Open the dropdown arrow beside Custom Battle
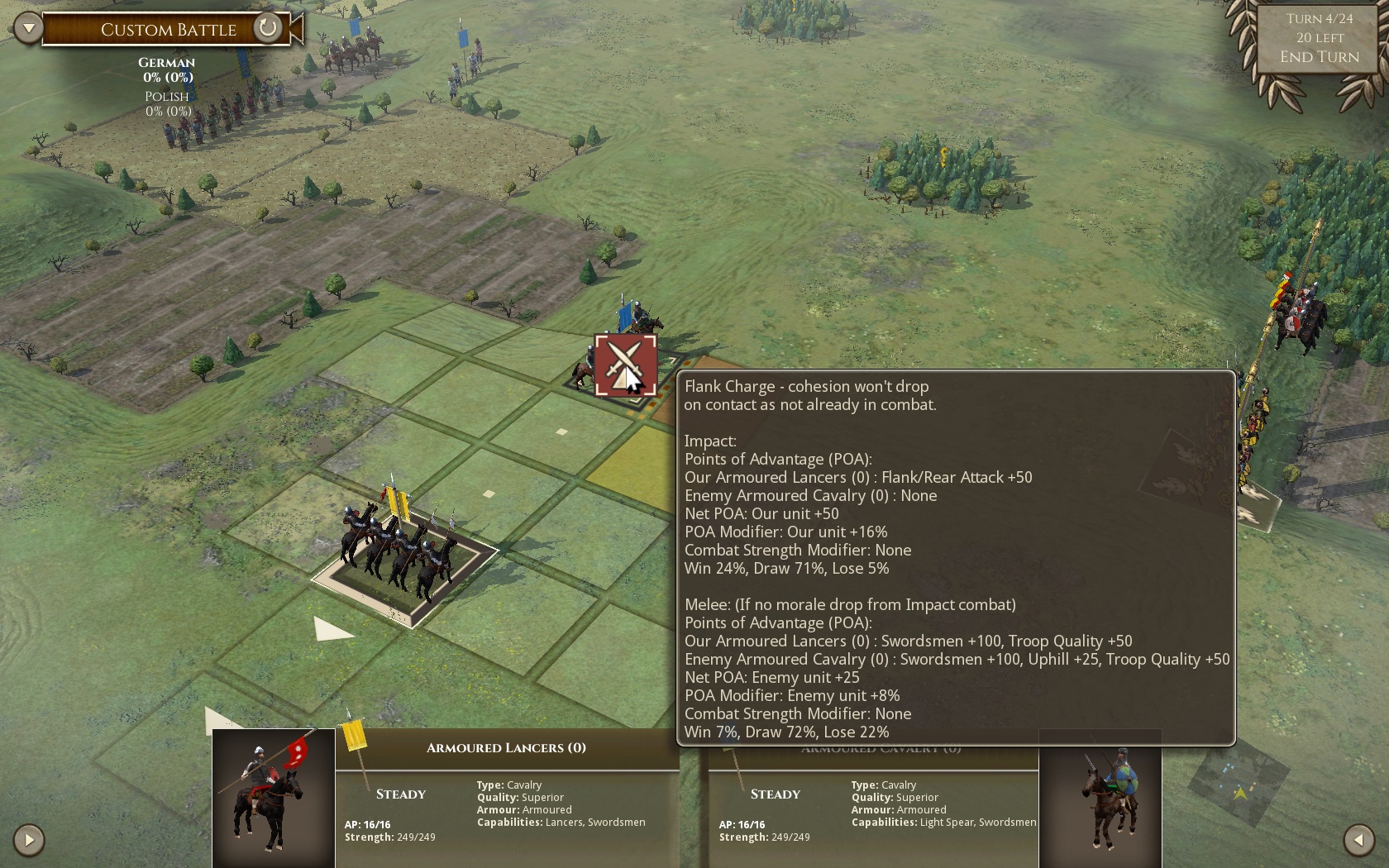Screen dimensions: 1389x868 (28, 29)
